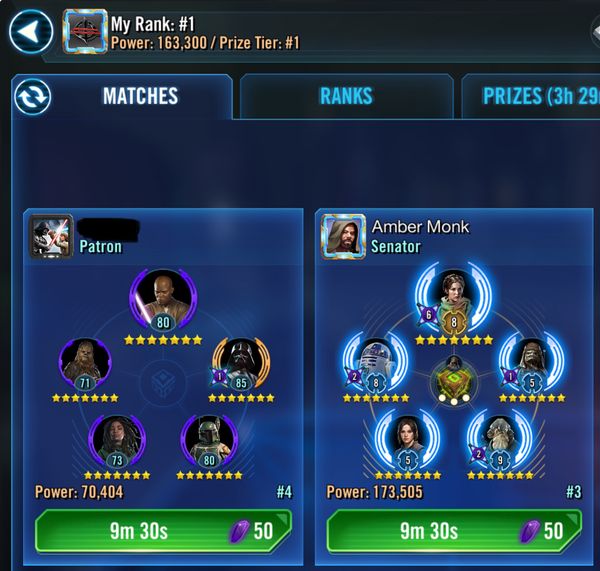The height and width of the screenshot is (571, 600).
Task: Select the Matches tab
Action: pos(140,97)
